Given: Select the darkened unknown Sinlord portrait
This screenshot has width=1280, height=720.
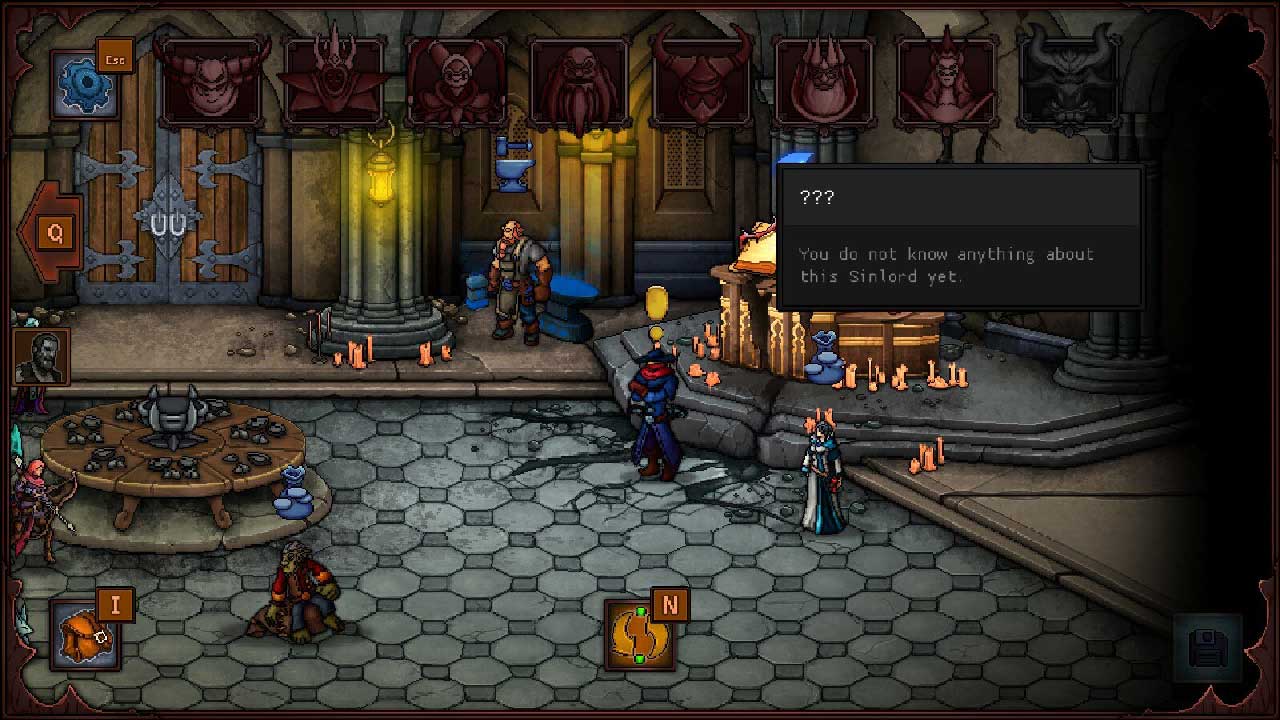Looking at the screenshot, I should (x=1069, y=82).
